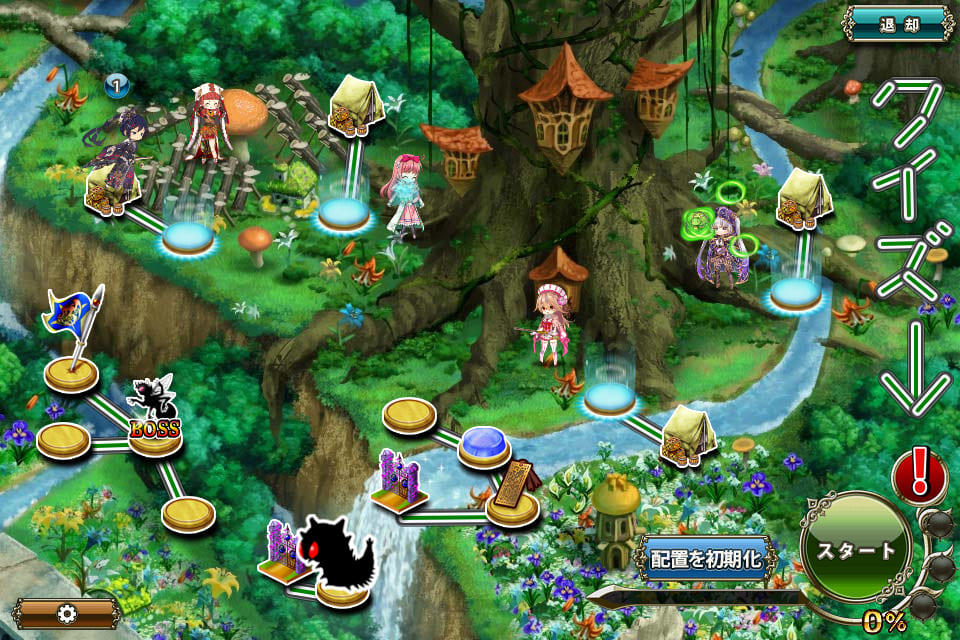Screen dimensions: 960x640
Task: Reset placement with 配置を初期化 button
Action: pos(705,559)
